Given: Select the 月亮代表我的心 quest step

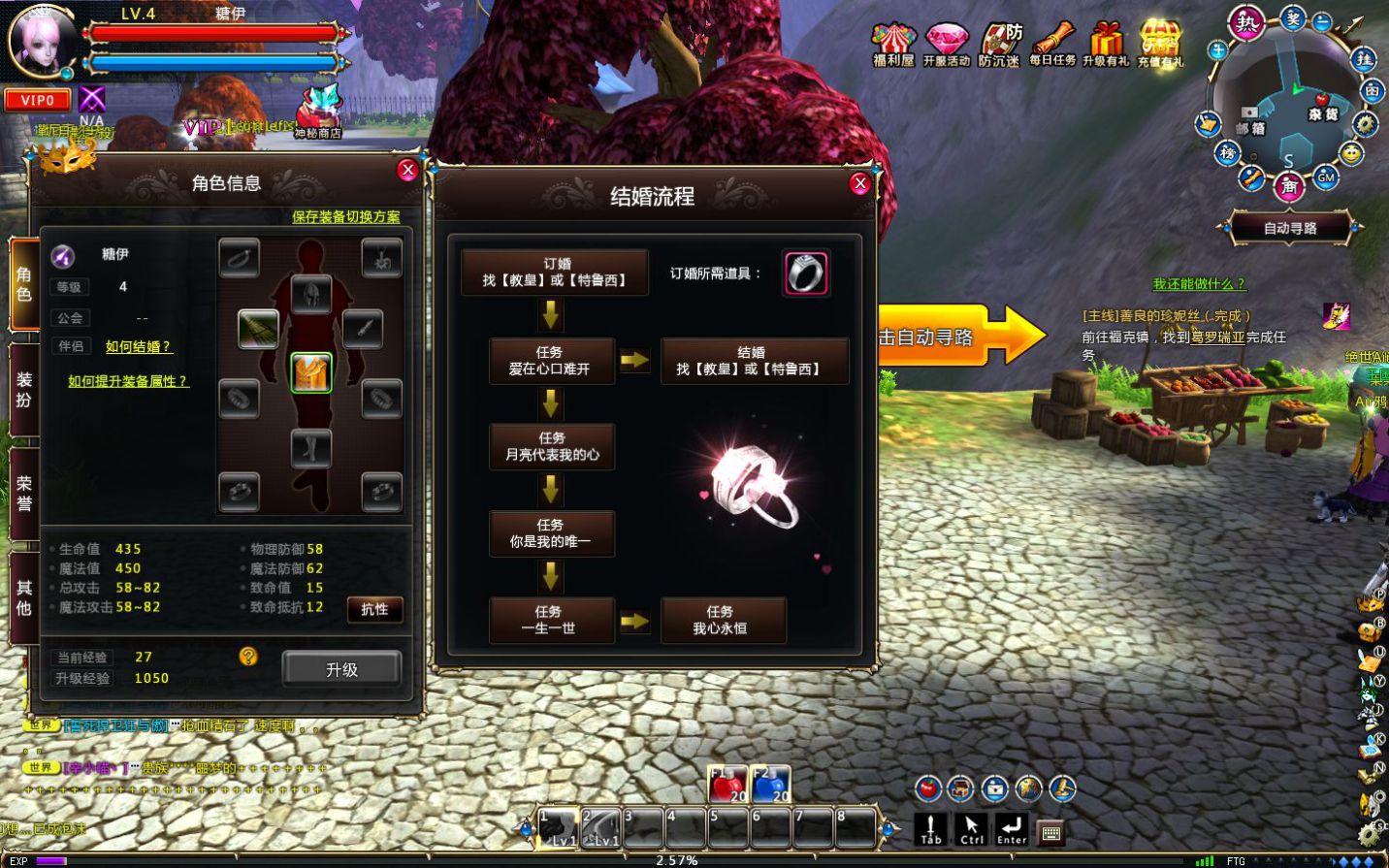Looking at the screenshot, I should coord(551,446).
